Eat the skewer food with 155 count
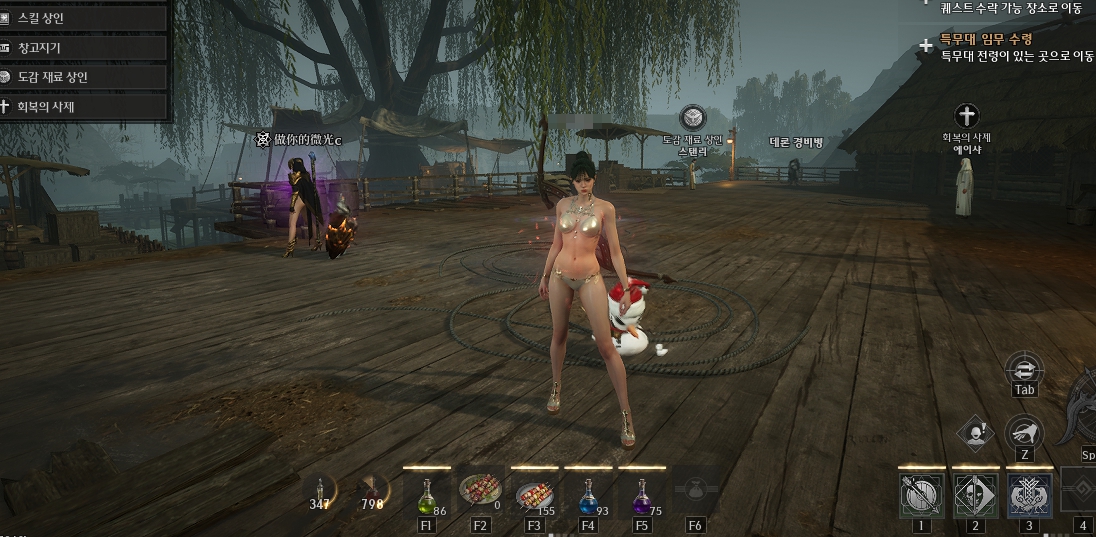 pos(533,493)
